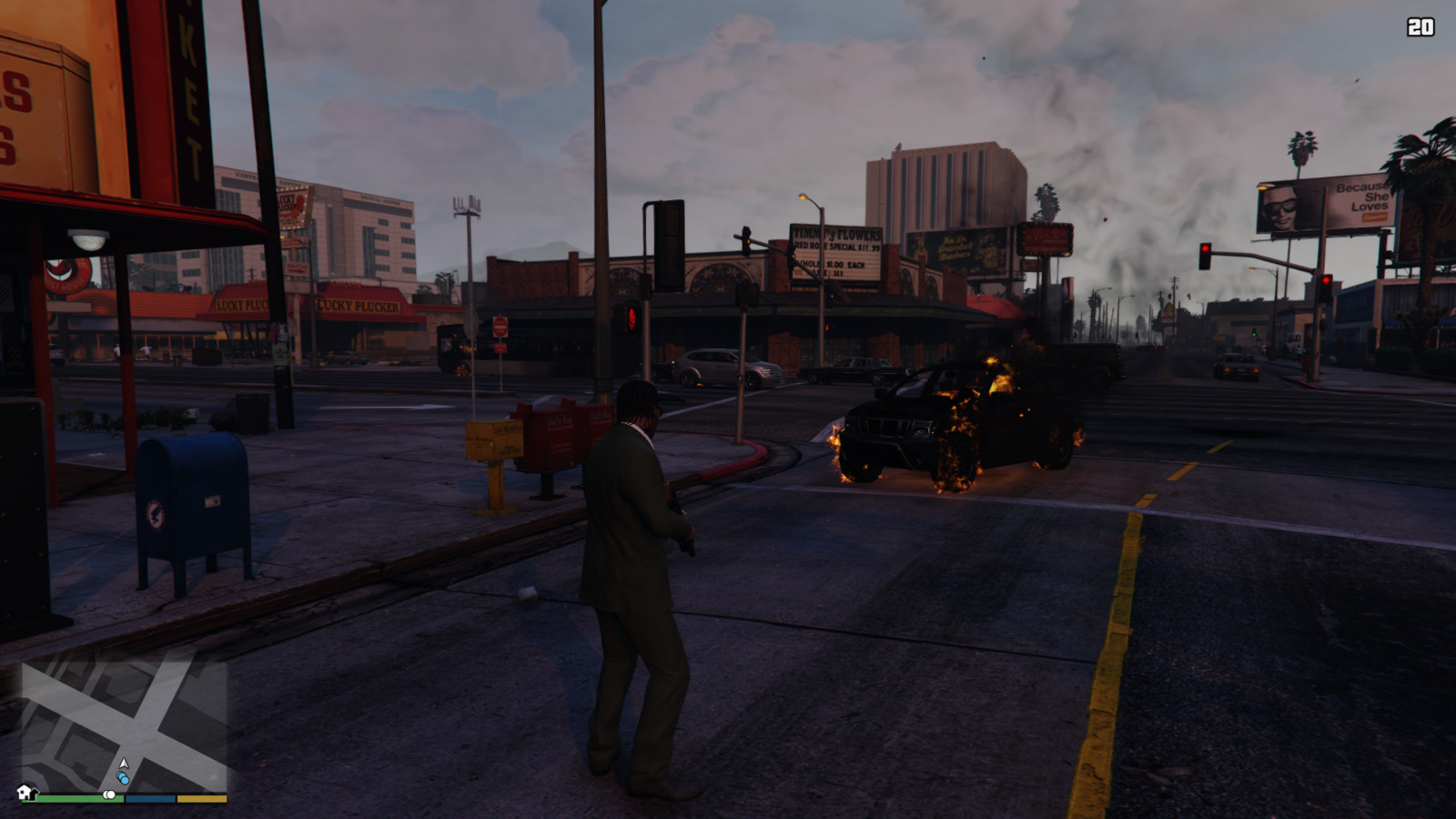Select the white player arrow on the minimap
This screenshot has height=819, width=1456.
124,763
